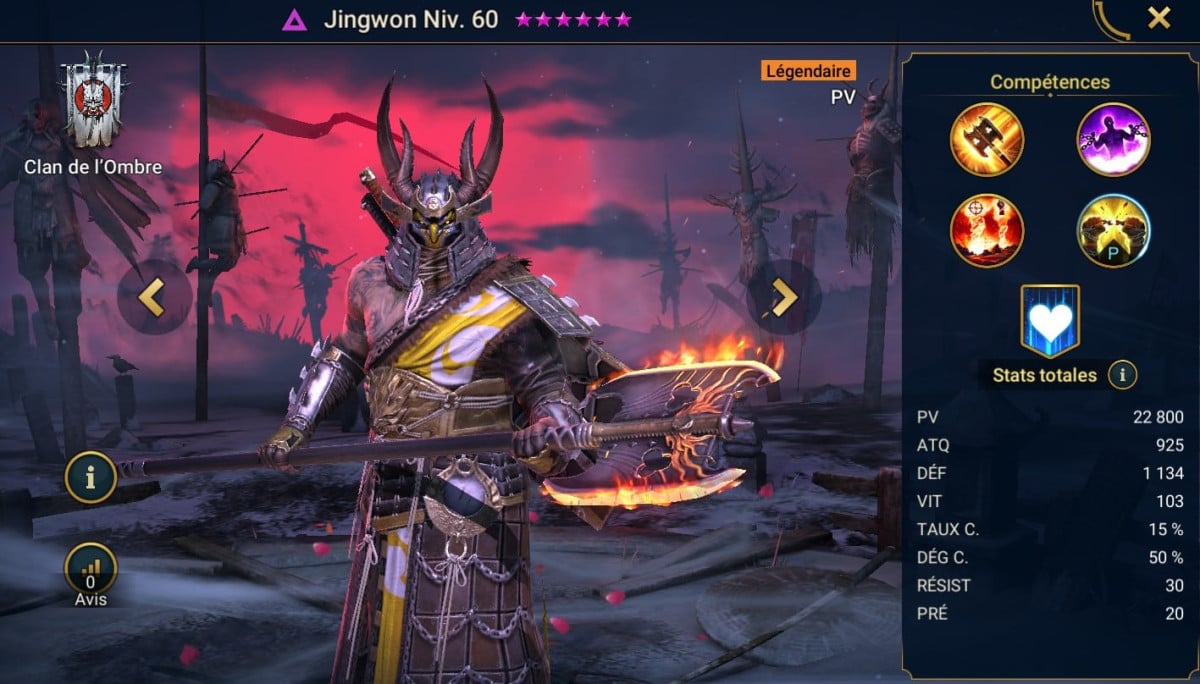Open the Avis ratings button
The width and height of the screenshot is (1200, 684).
coord(91,570)
